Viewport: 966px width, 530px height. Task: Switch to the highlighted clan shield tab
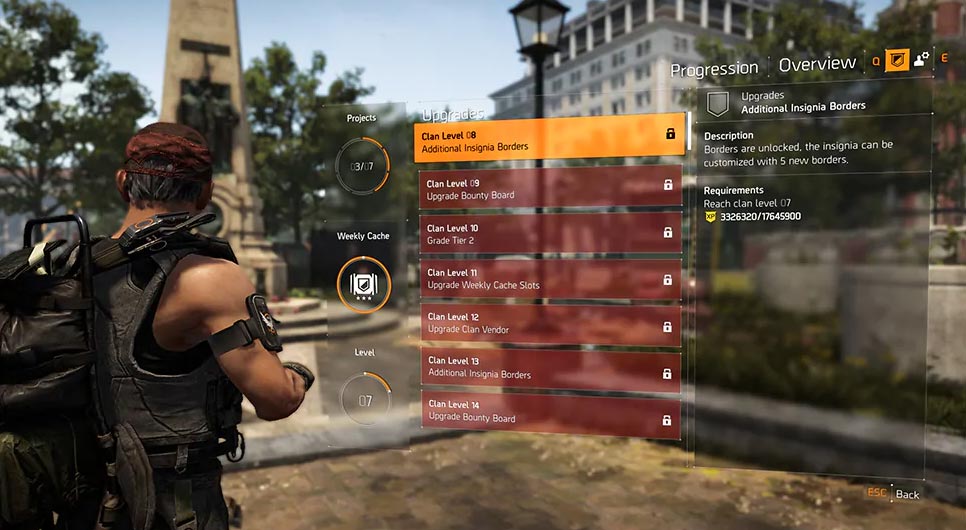(897, 59)
